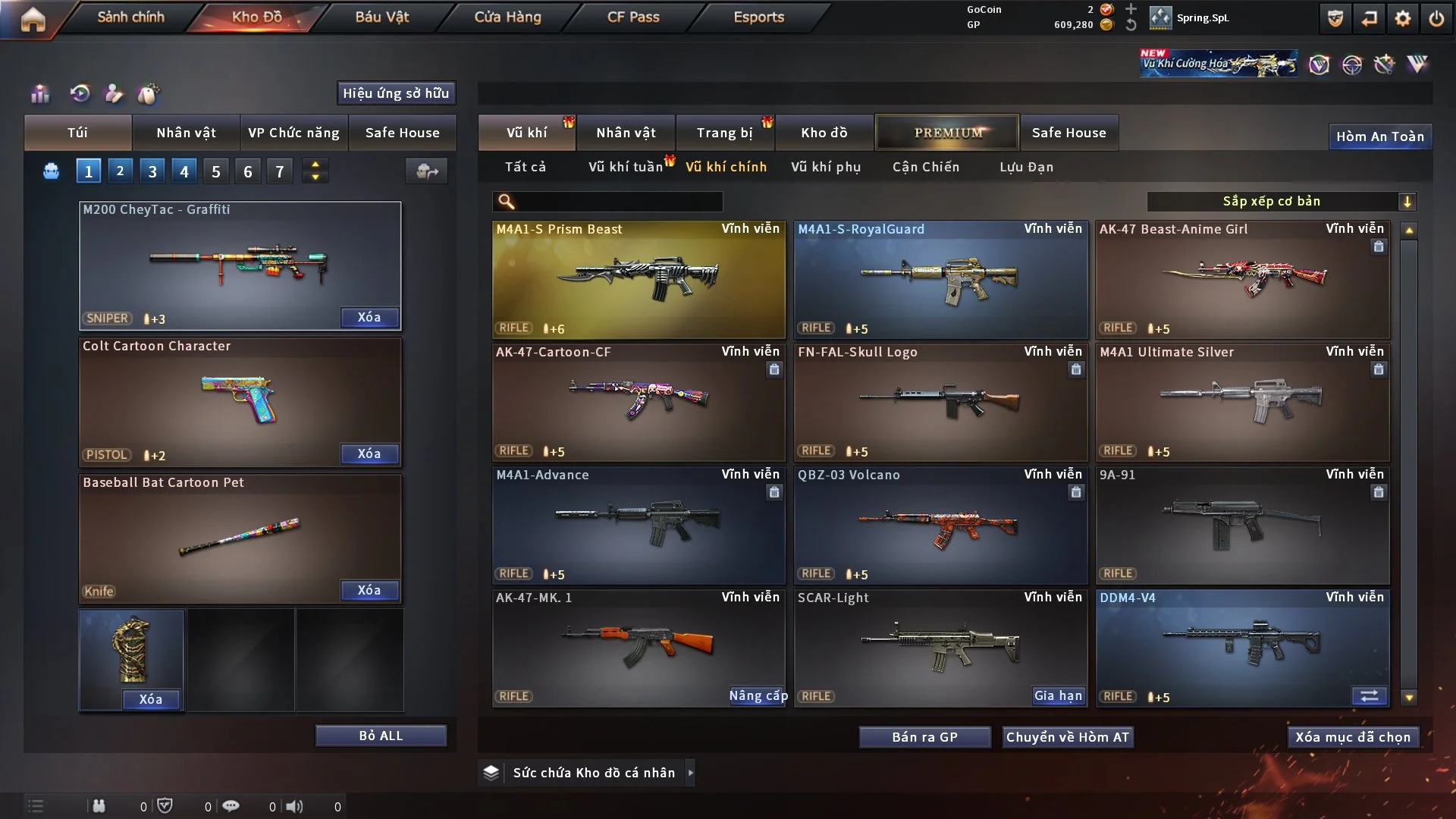Image resolution: width=1456 pixels, height=819 pixels.
Task: Filter by Vũ khí phụ secondary weapons
Action: (x=826, y=167)
